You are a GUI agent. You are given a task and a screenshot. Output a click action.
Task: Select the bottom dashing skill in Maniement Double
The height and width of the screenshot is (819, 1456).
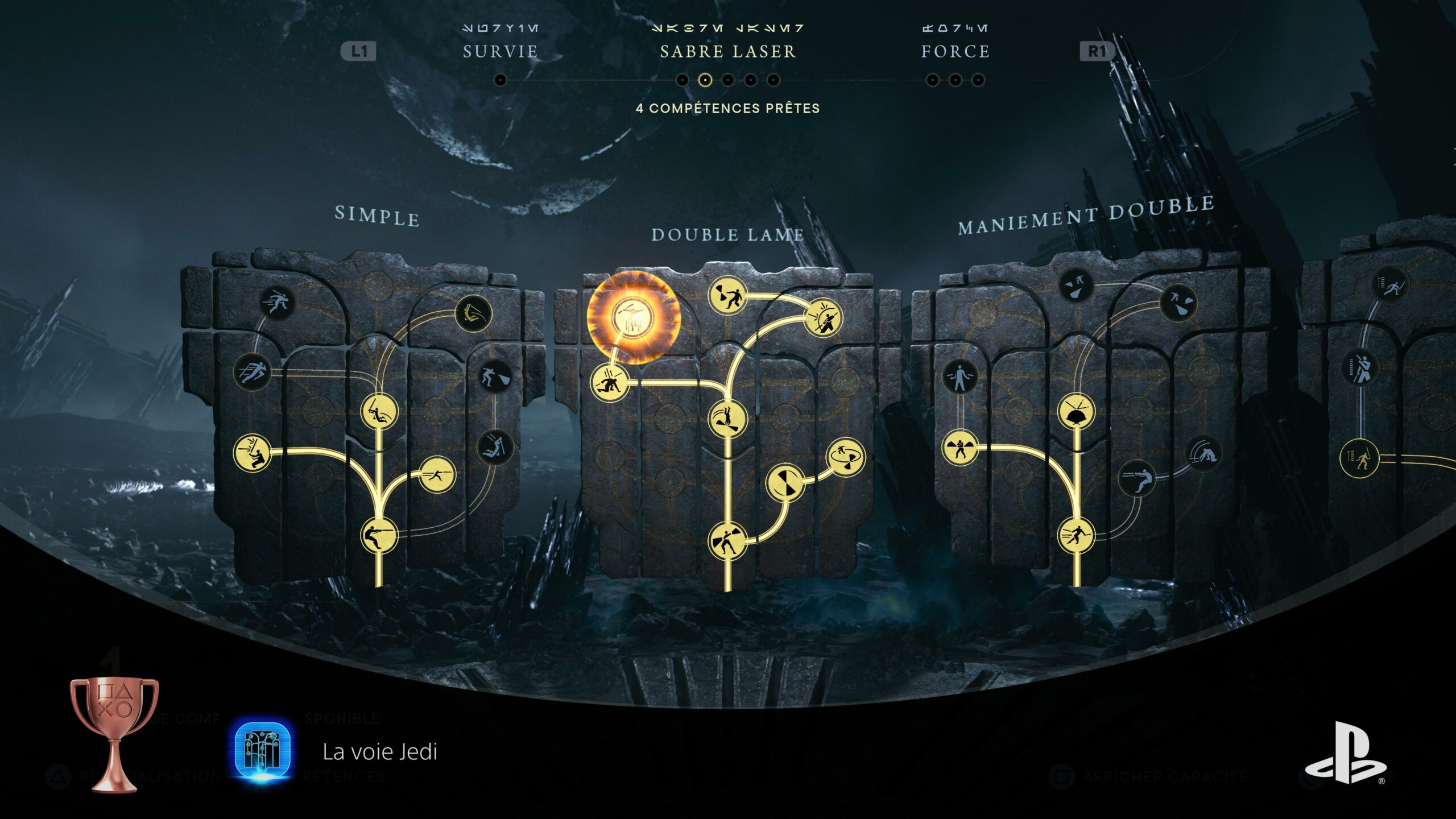coord(1076,535)
